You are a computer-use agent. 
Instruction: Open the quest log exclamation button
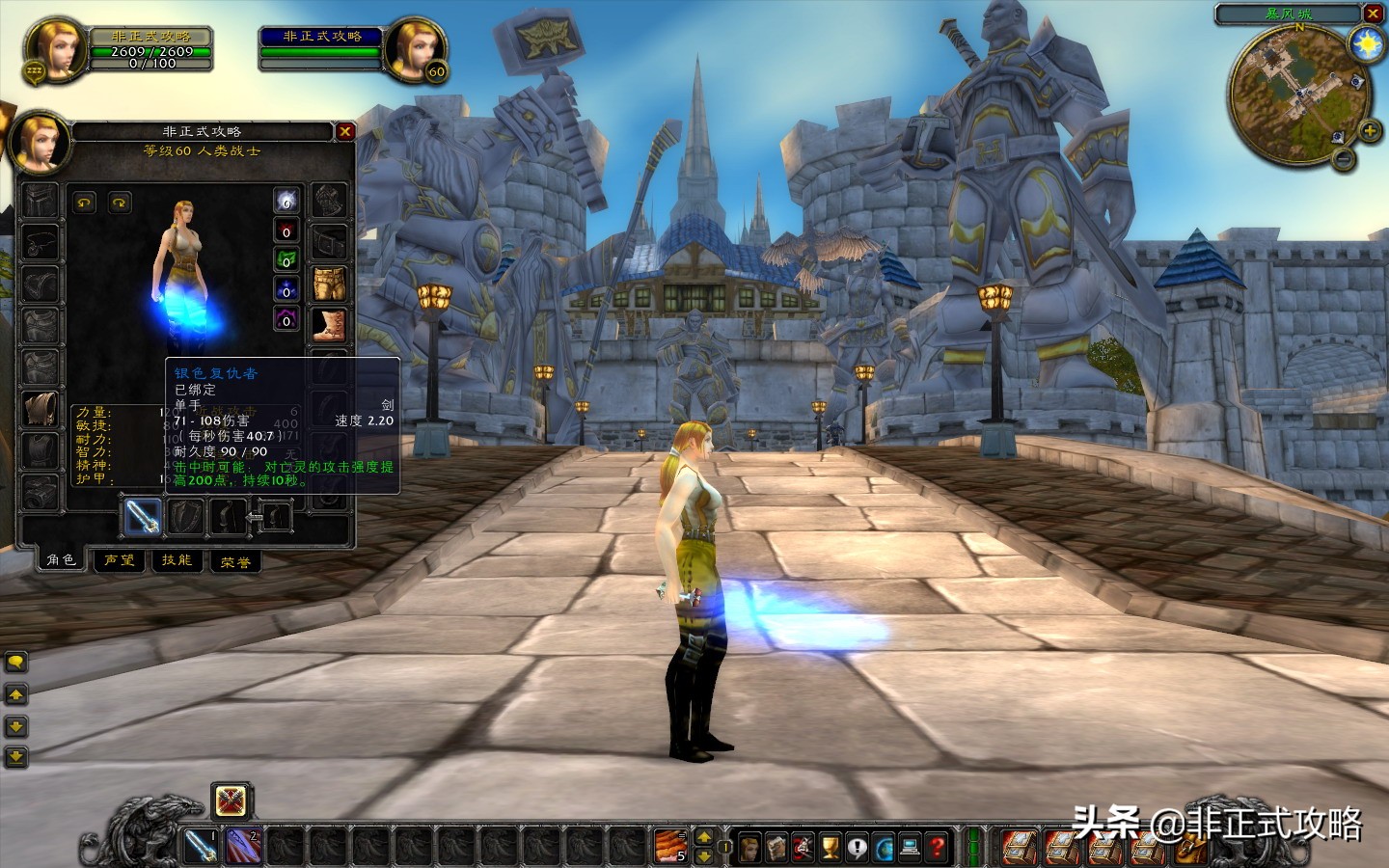(x=857, y=848)
